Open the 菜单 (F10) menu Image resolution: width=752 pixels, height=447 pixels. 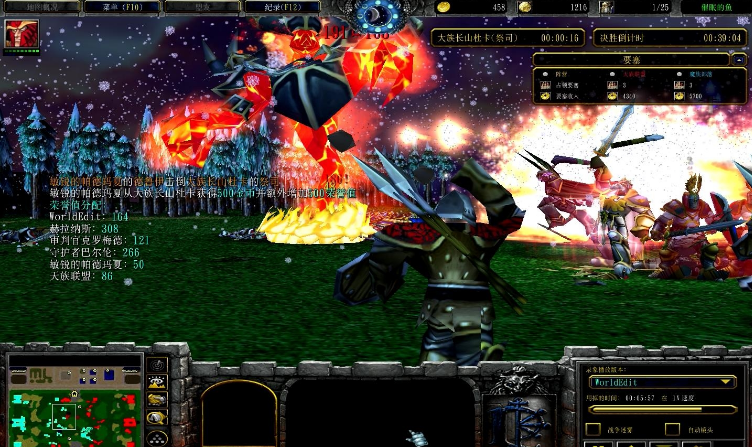point(118,7)
